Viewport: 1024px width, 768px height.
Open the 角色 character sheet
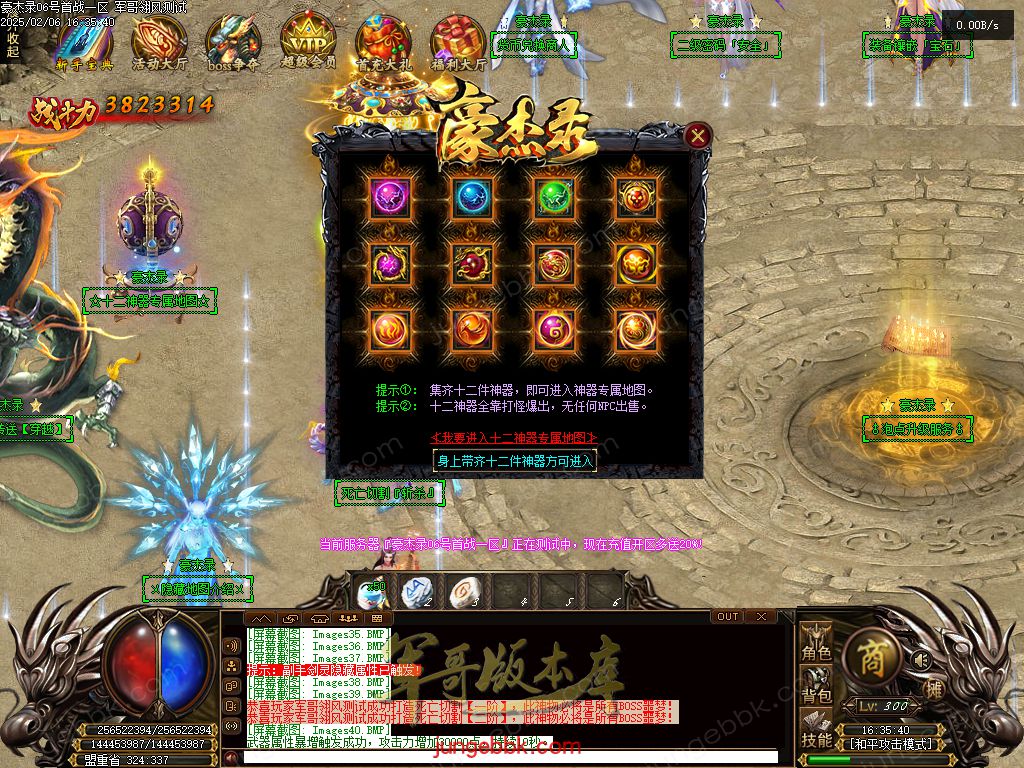click(816, 645)
